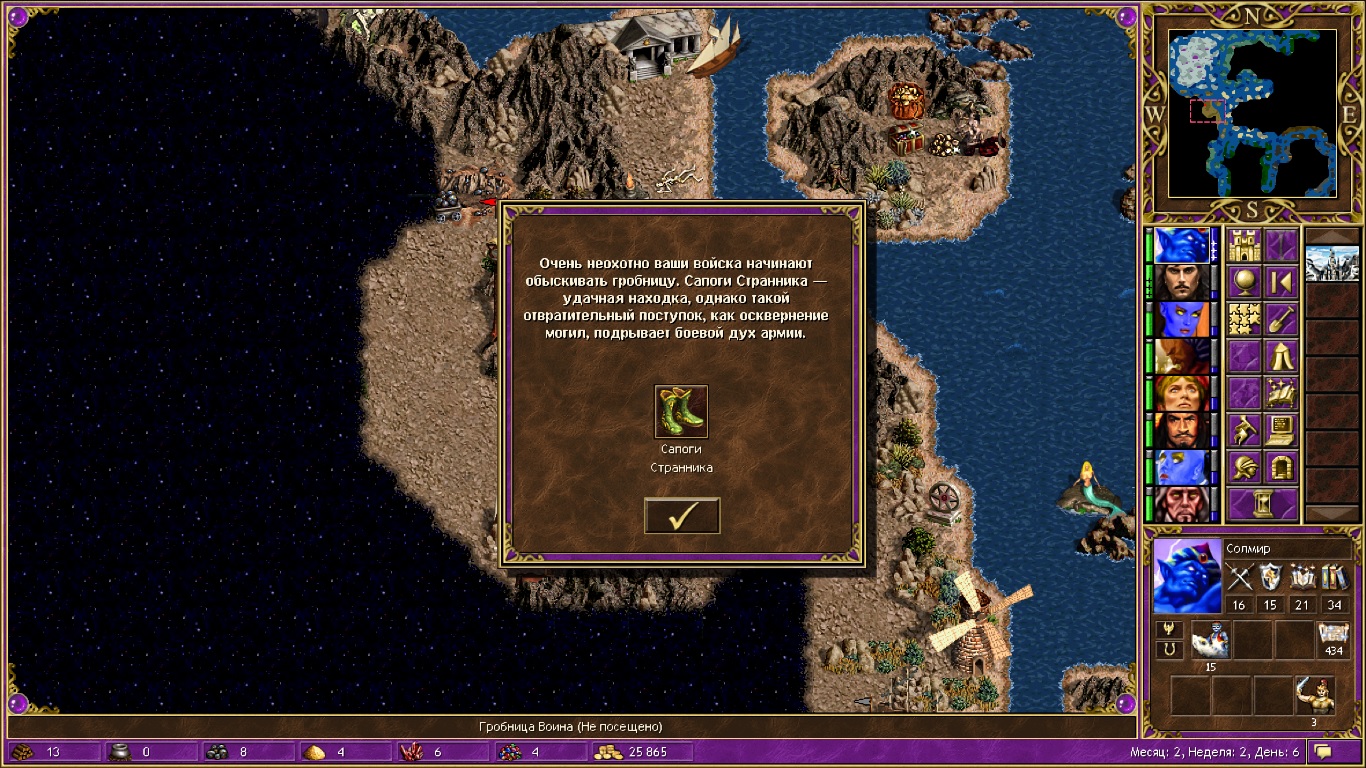Screen dimensions: 1366x768
Task: Select the snowy castle town thumbnail
Action: click(1332, 264)
